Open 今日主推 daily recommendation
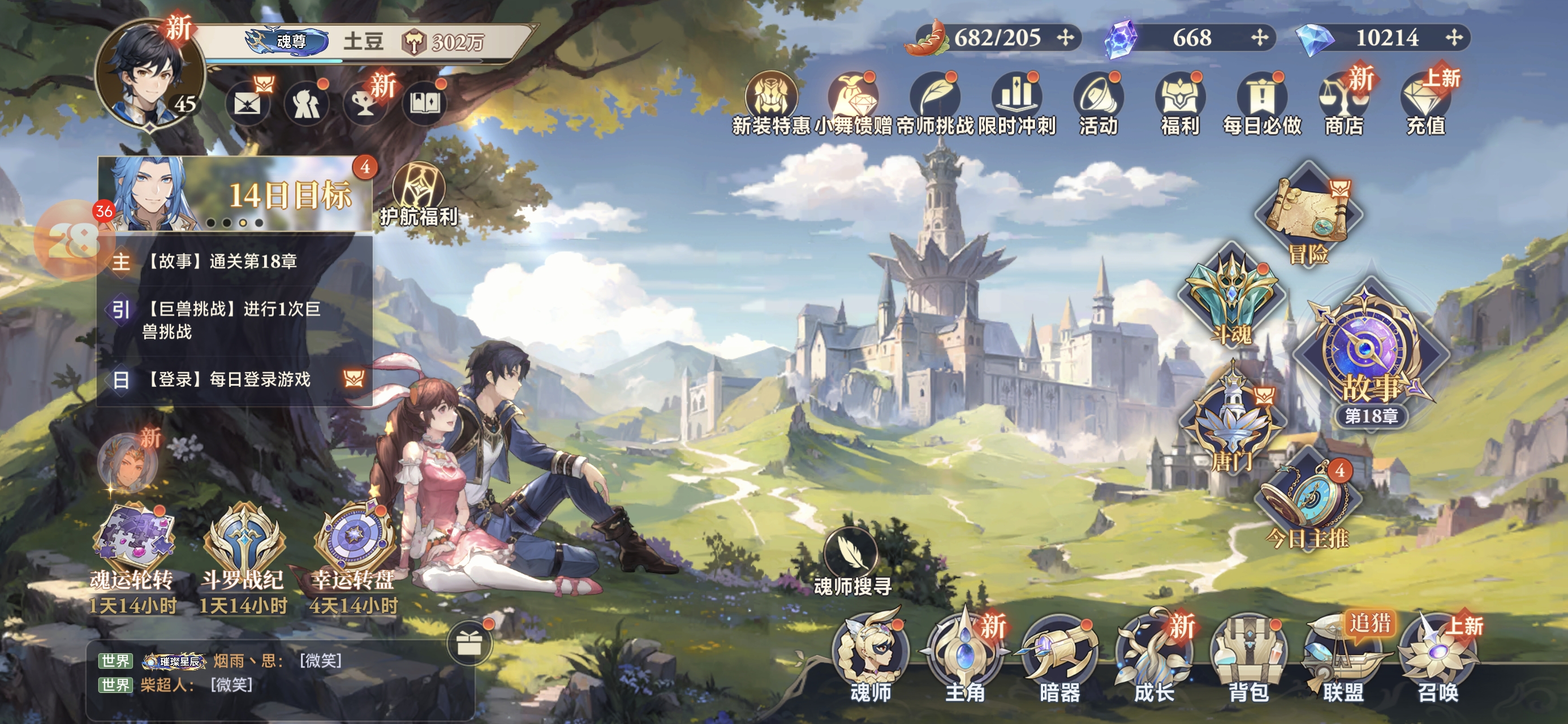 (x=1307, y=506)
